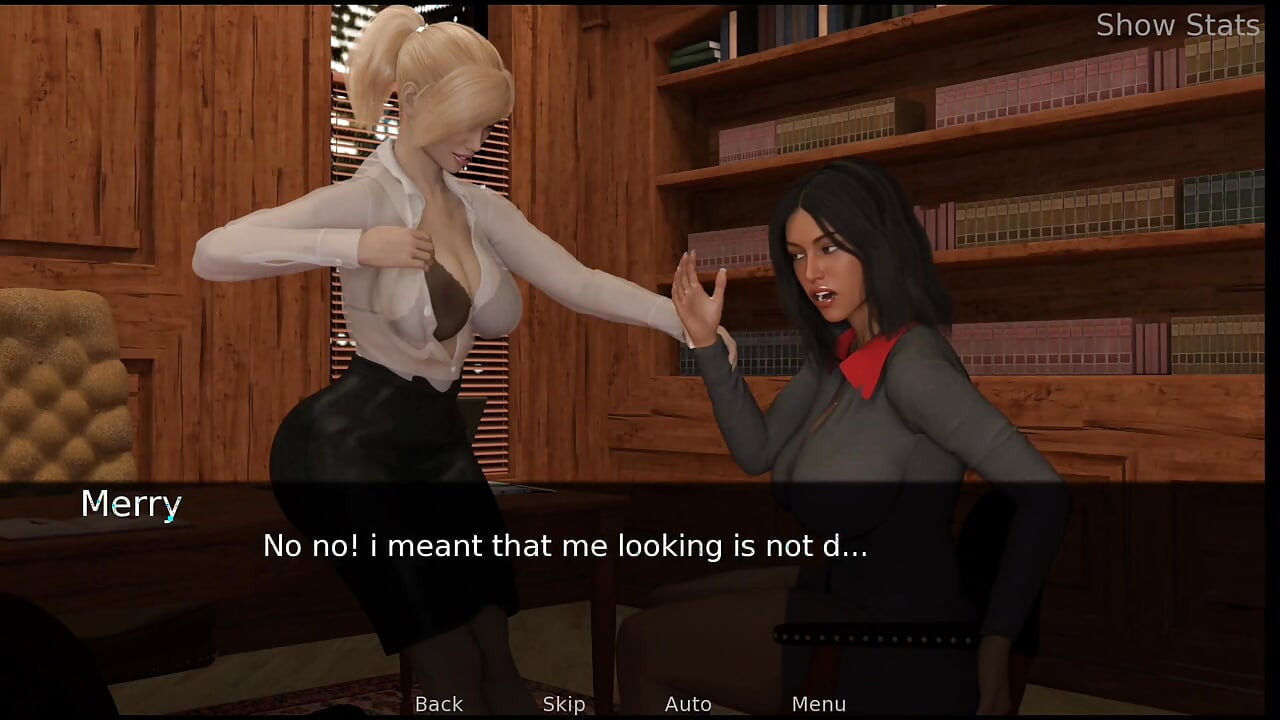This screenshot has height=720, width=1280.
Task: Open the game Menu
Action: pyautogui.click(x=818, y=704)
